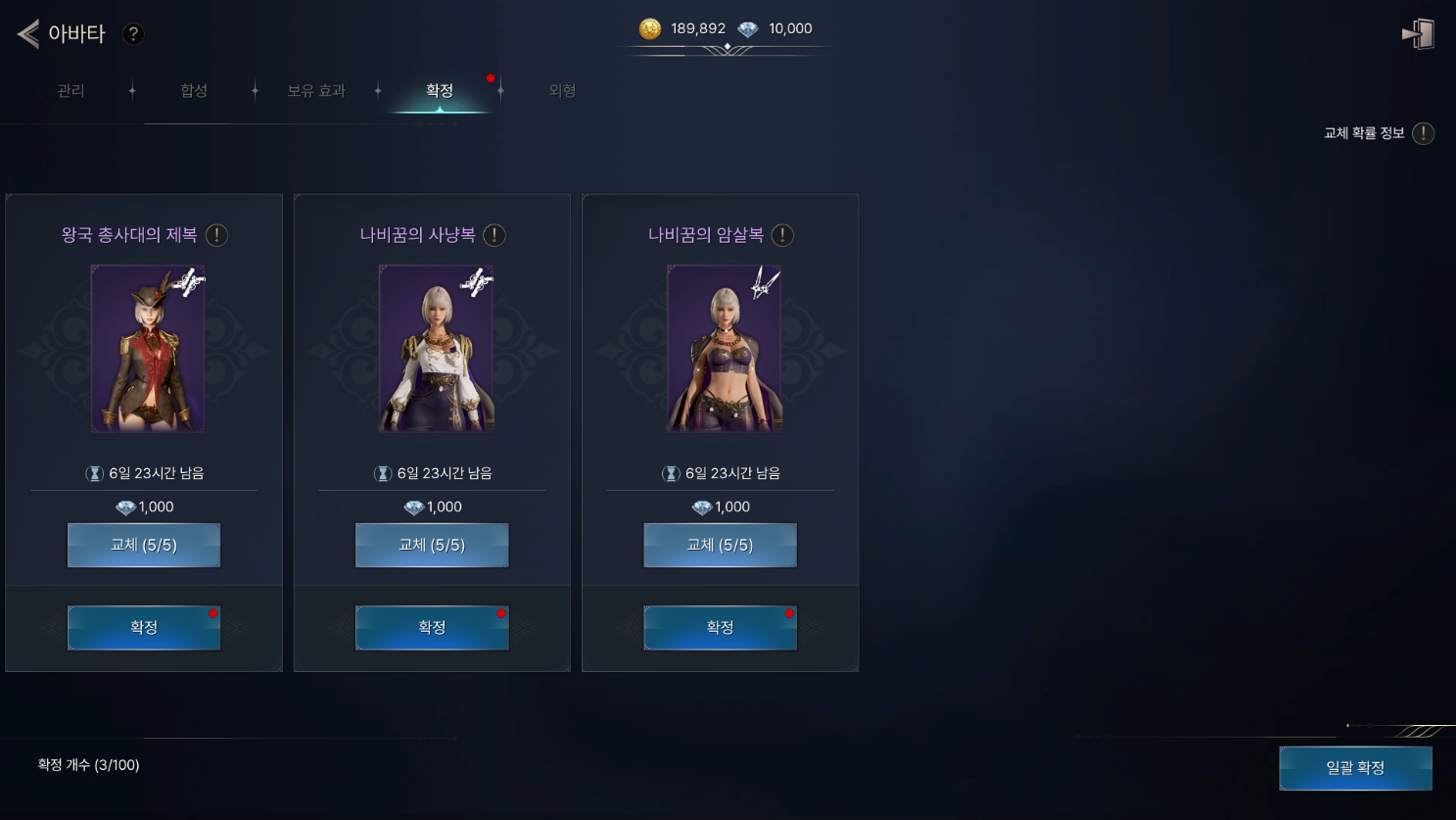Confirm 나비꿈의 암살복 with 확정
Image resolution: width=1456 pixels, height=820 pixels.
tap(720, 627)
